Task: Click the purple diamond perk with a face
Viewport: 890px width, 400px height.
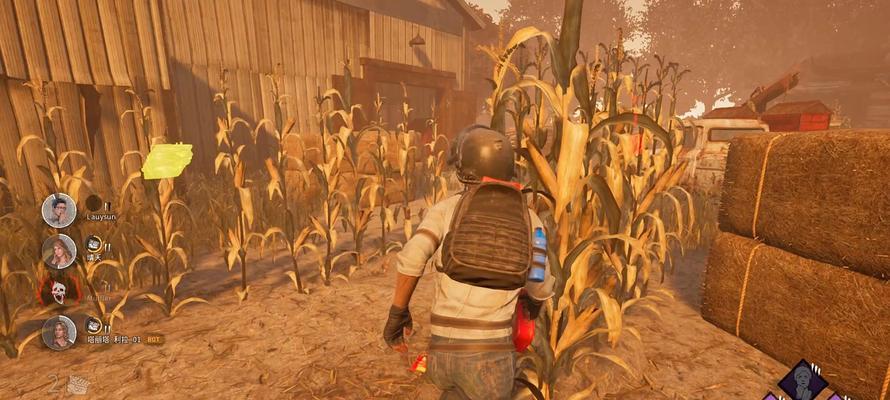Action: pos(802,380)
